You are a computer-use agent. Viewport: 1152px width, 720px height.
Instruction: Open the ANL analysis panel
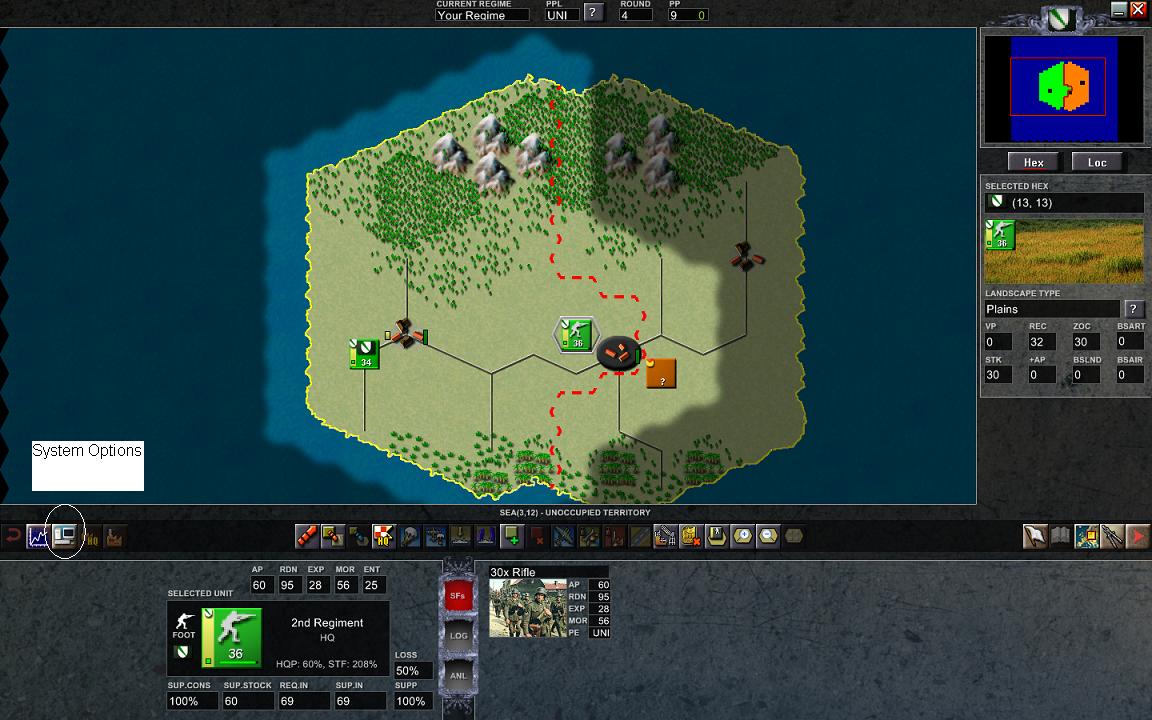click(x=458, y=675)
